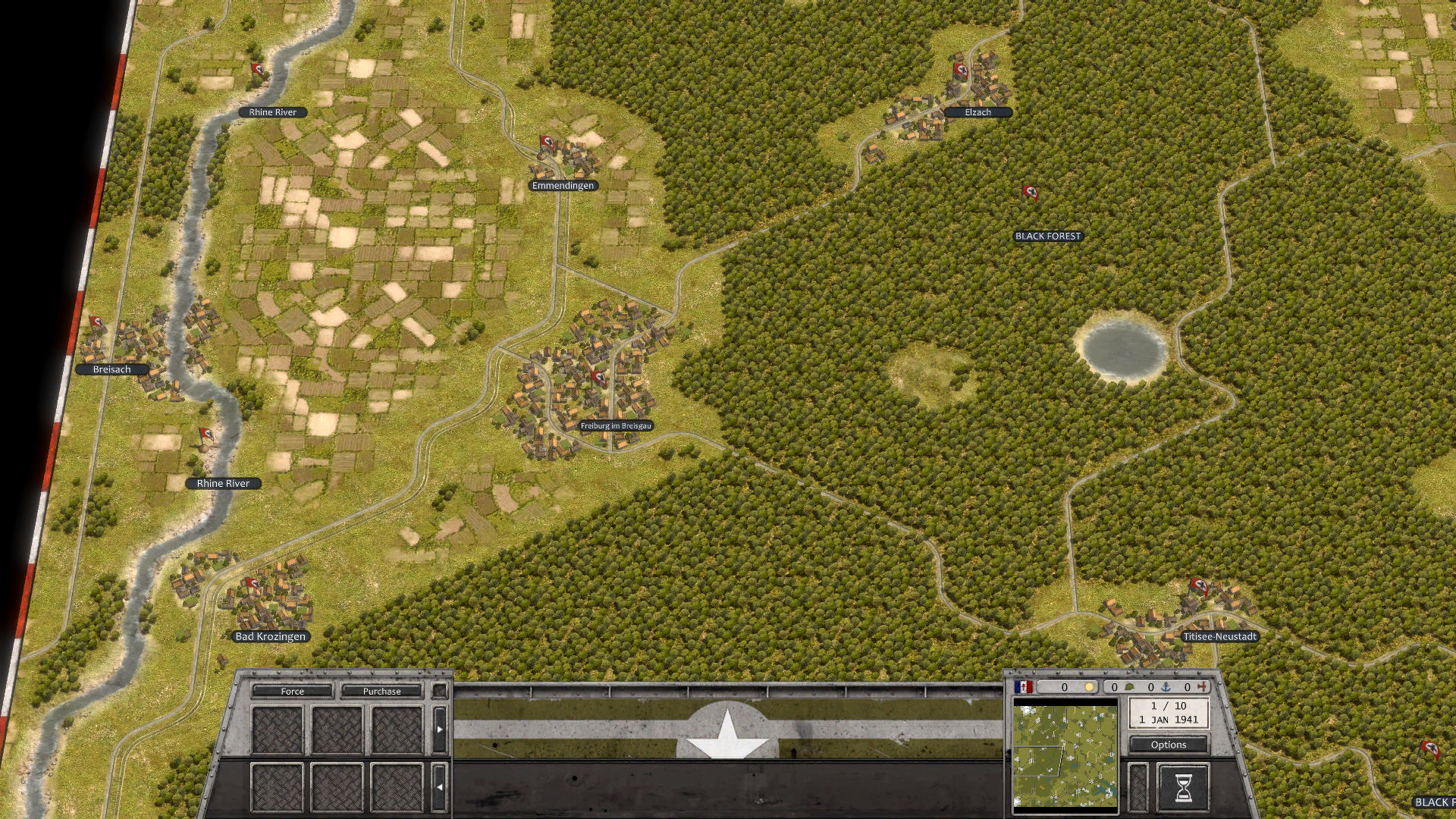Image resolution: width=1456 pixels, height=819 pixels.
Task: Click the first empty unit slot
Action: coord(278,729)
